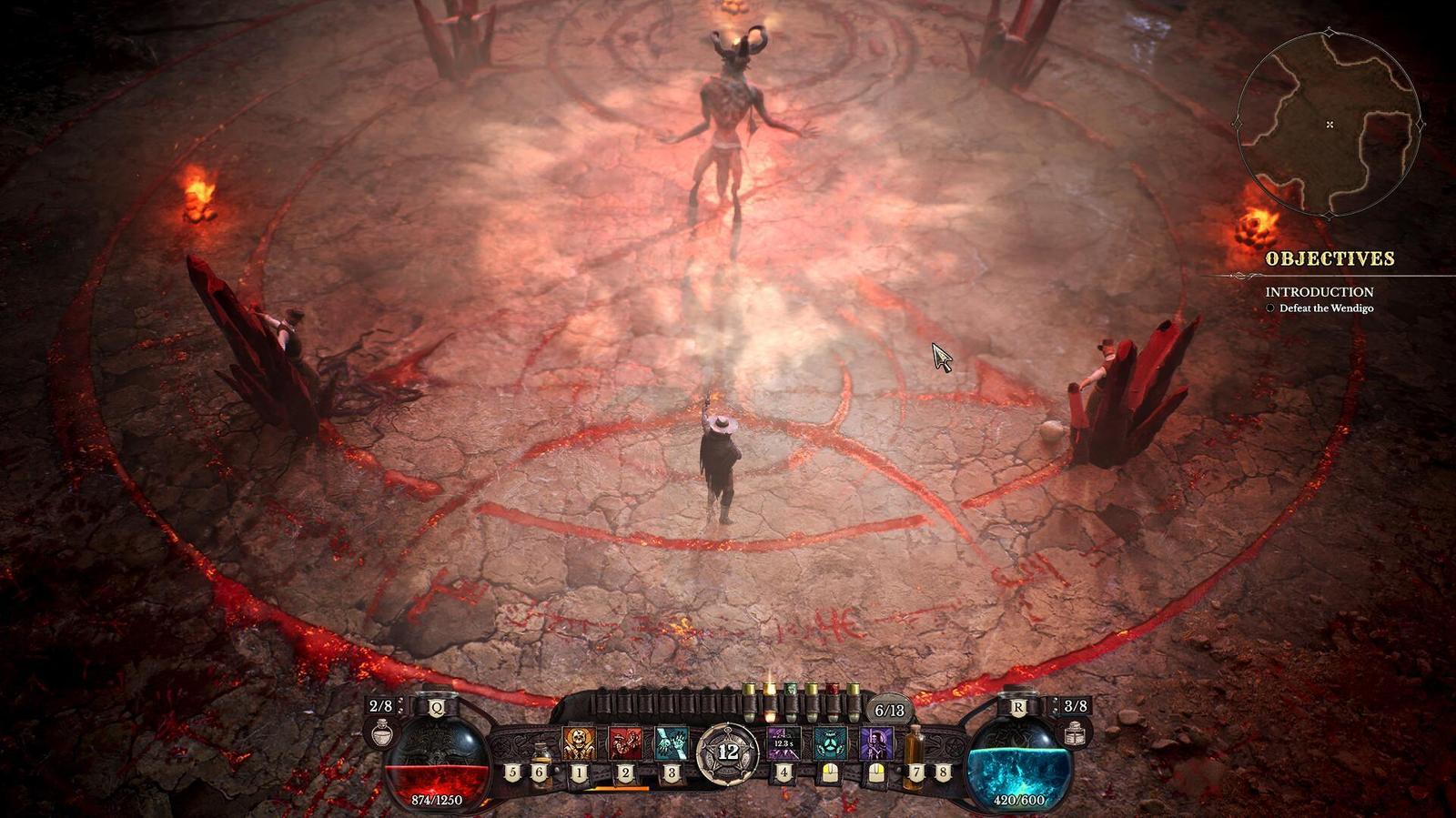Activate the skull ability in slot 1

tap(578, 743)
